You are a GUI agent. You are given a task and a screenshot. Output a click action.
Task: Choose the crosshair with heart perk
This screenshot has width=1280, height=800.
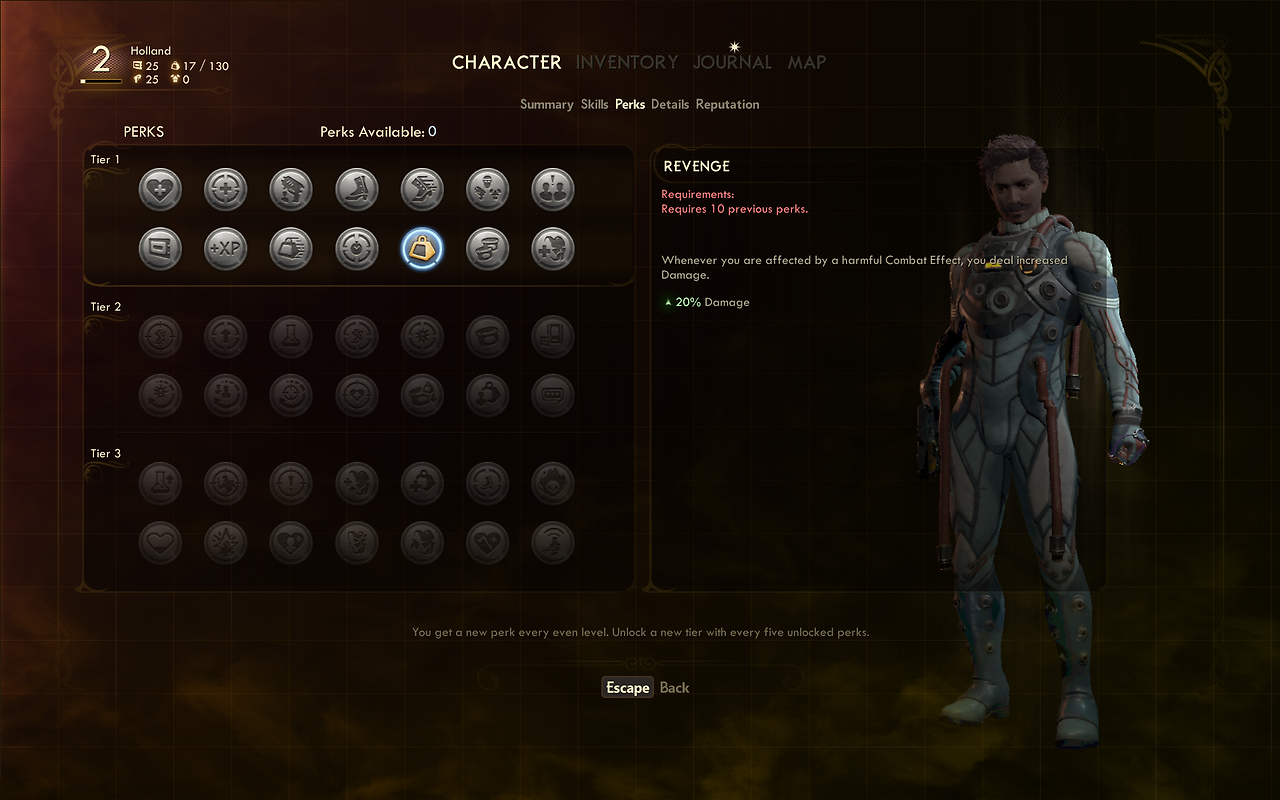click(x=356, y=249)
